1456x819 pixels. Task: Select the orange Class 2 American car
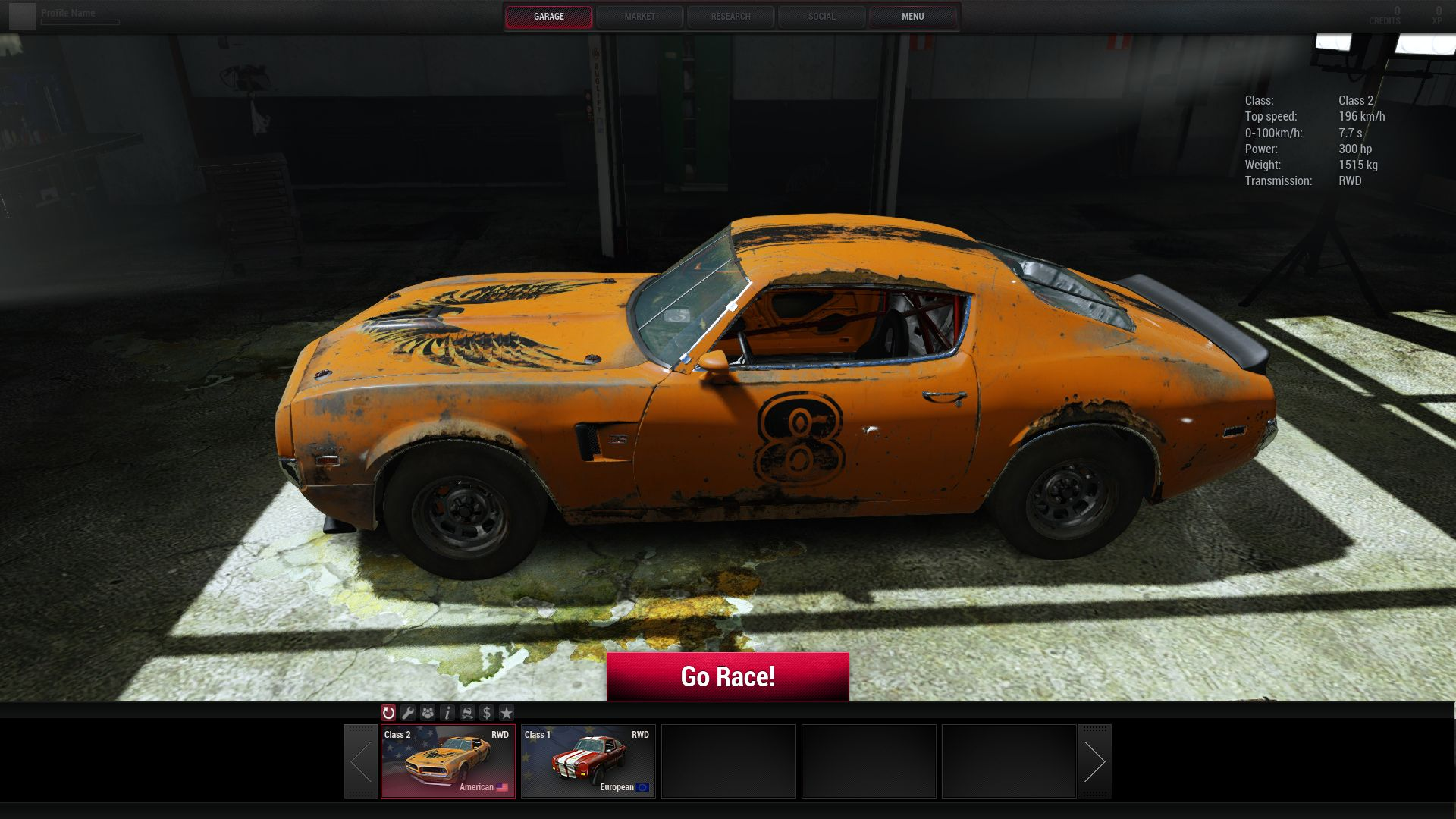[447, 761]
